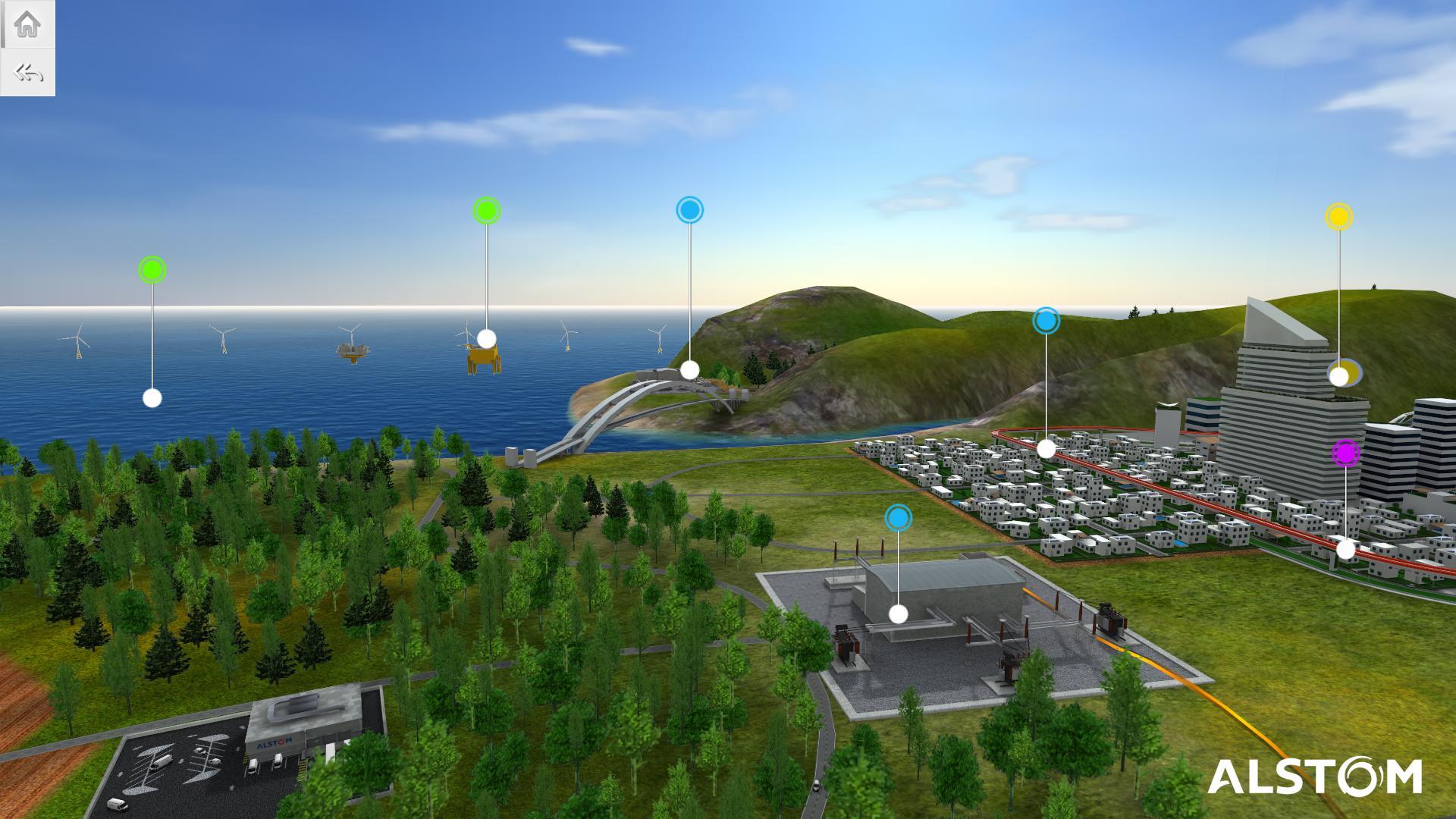Click the back arrow navigation icon
This screenshot has height=819, width=1456.
tap(28, 73)
